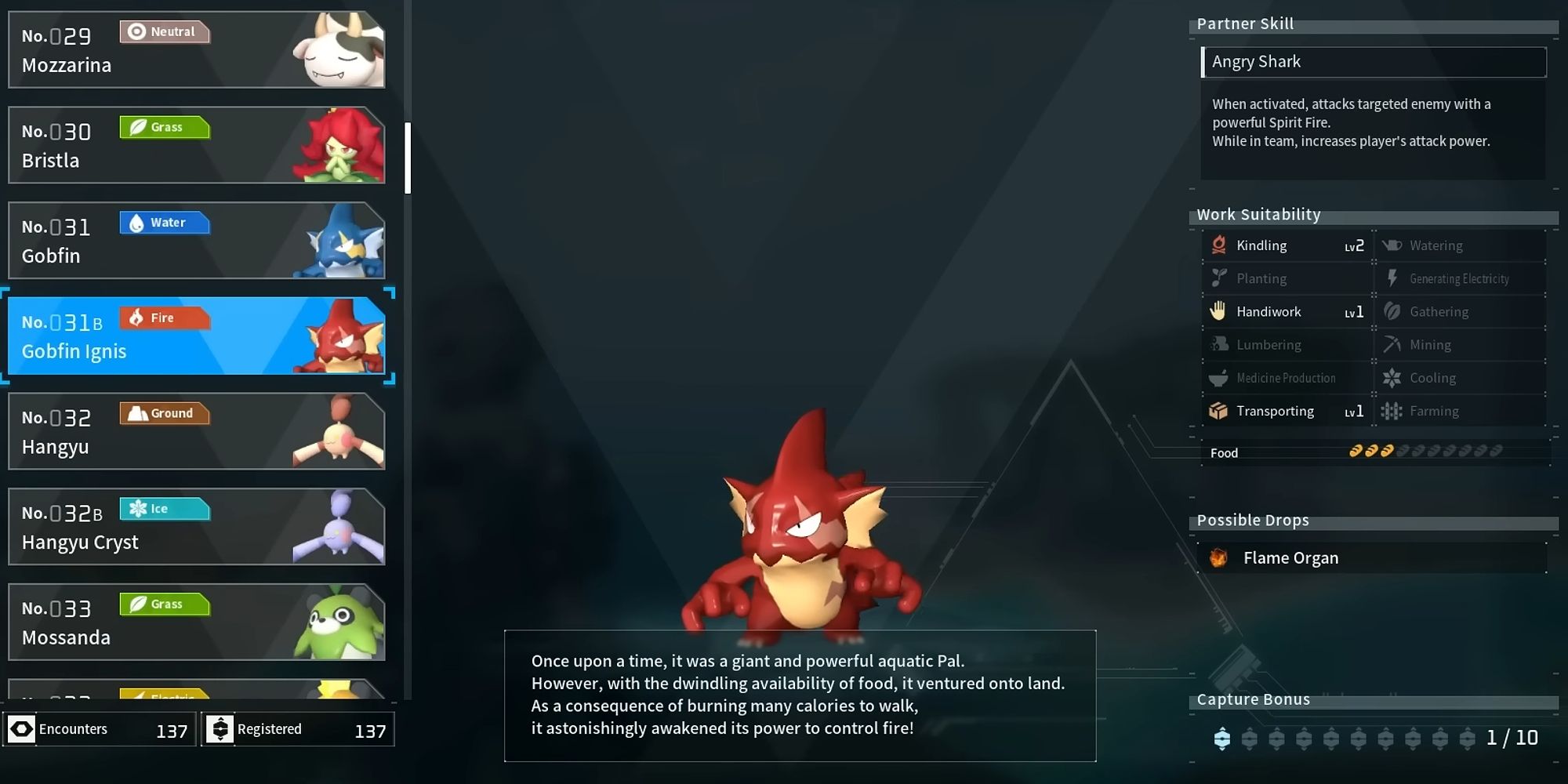
Task: Click the Encounters counter icon
Action: pos(24,729)
